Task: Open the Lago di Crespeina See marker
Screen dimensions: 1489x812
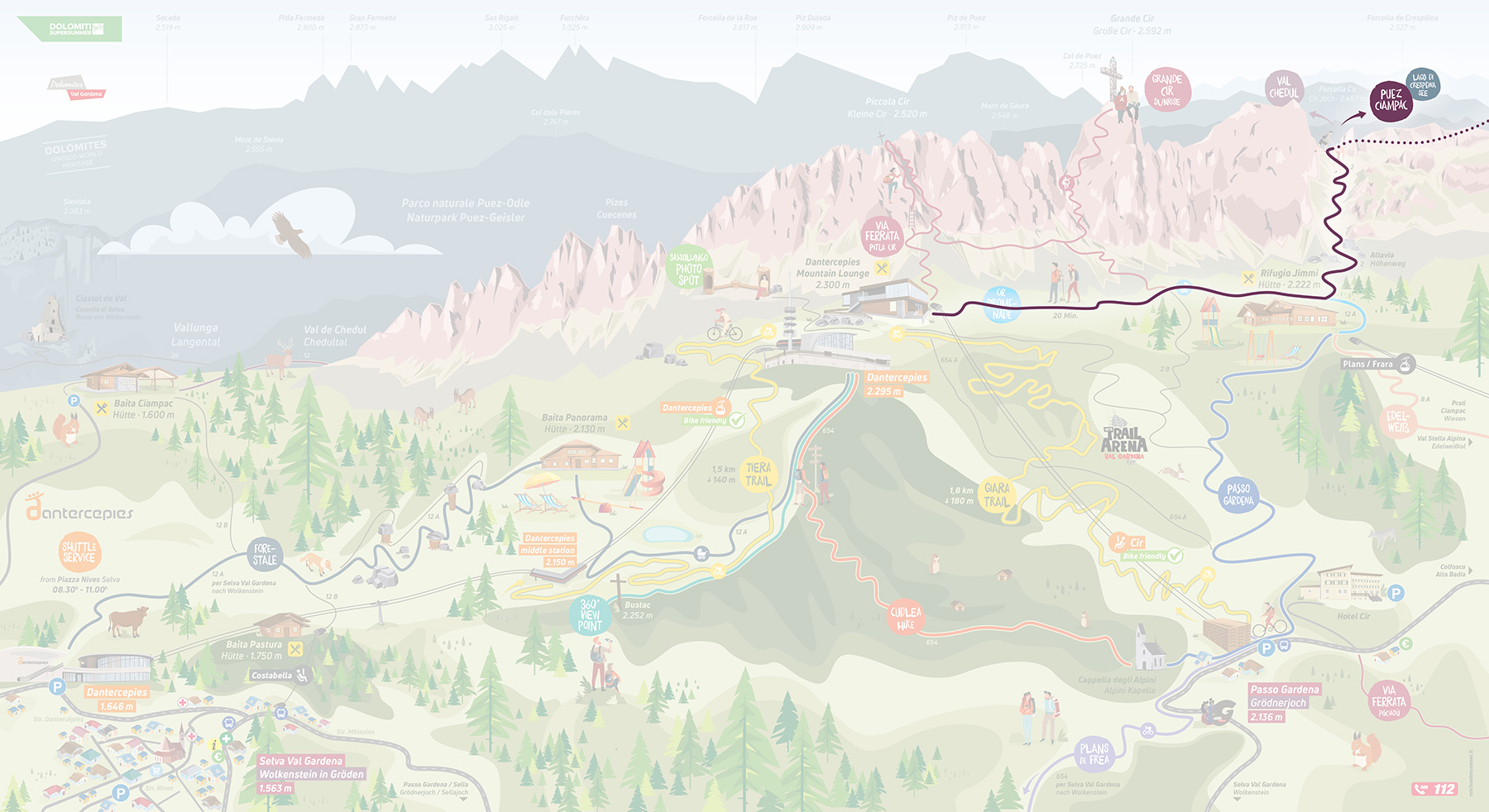Action: (1423, 85)
